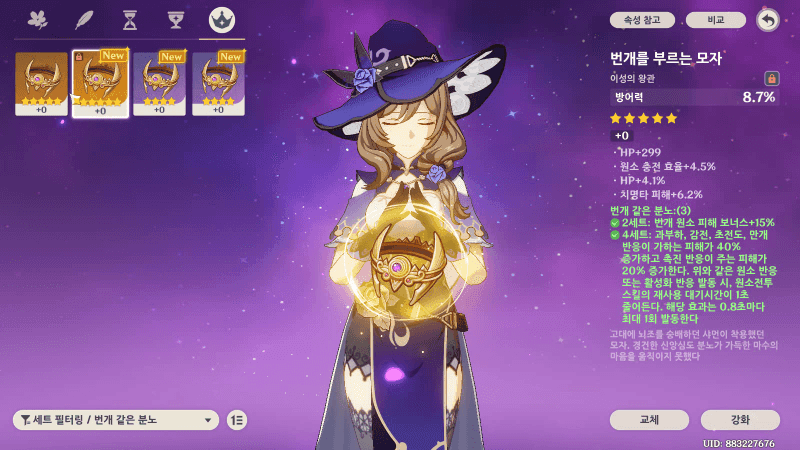The image size is (800, 450).
Task: Open 강화 to enhance the artifact
Action: (x=740, y=420)
